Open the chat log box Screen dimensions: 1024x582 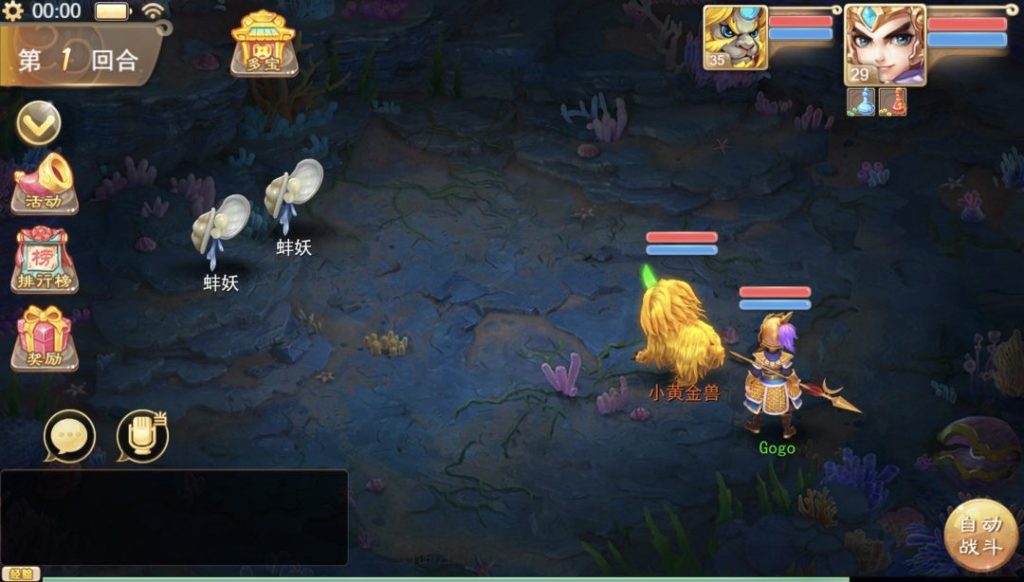coord(174,517)
